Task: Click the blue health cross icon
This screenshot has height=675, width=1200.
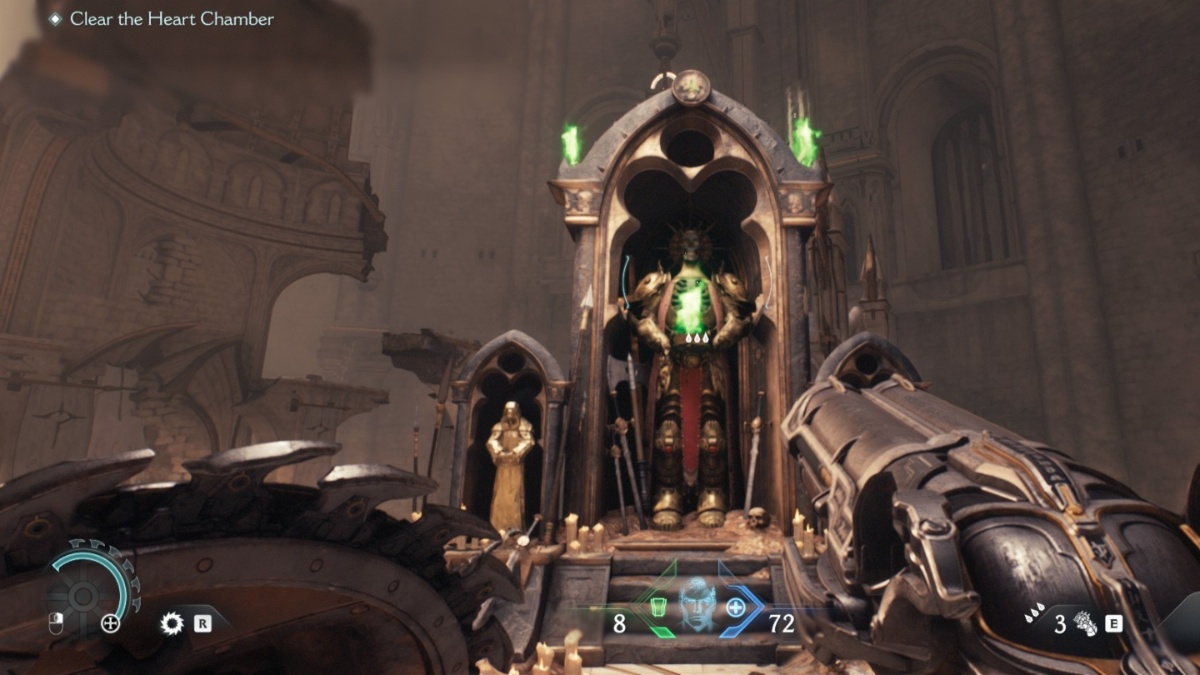Action: click(736, 607)
